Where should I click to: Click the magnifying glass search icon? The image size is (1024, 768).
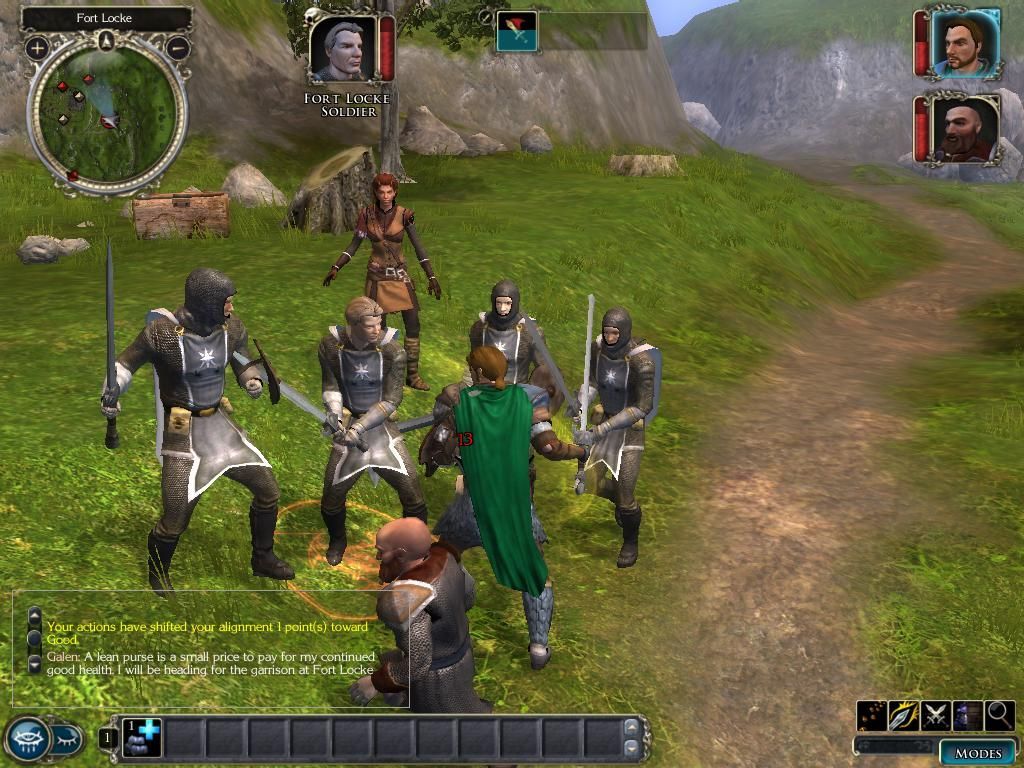coord(1000,715)
